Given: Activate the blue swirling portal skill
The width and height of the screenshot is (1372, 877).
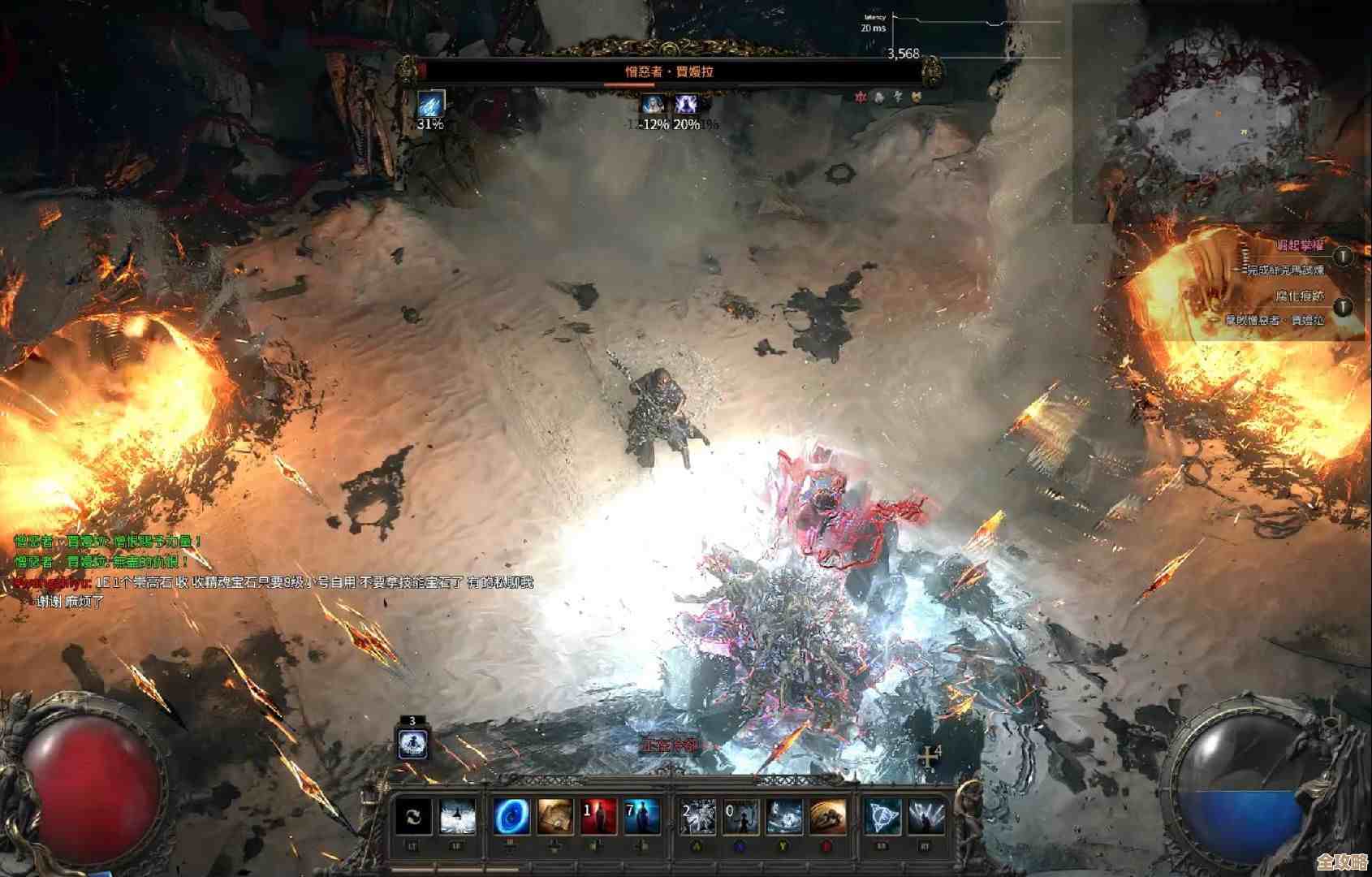Looking at the screenshot, I should point(512,818).
